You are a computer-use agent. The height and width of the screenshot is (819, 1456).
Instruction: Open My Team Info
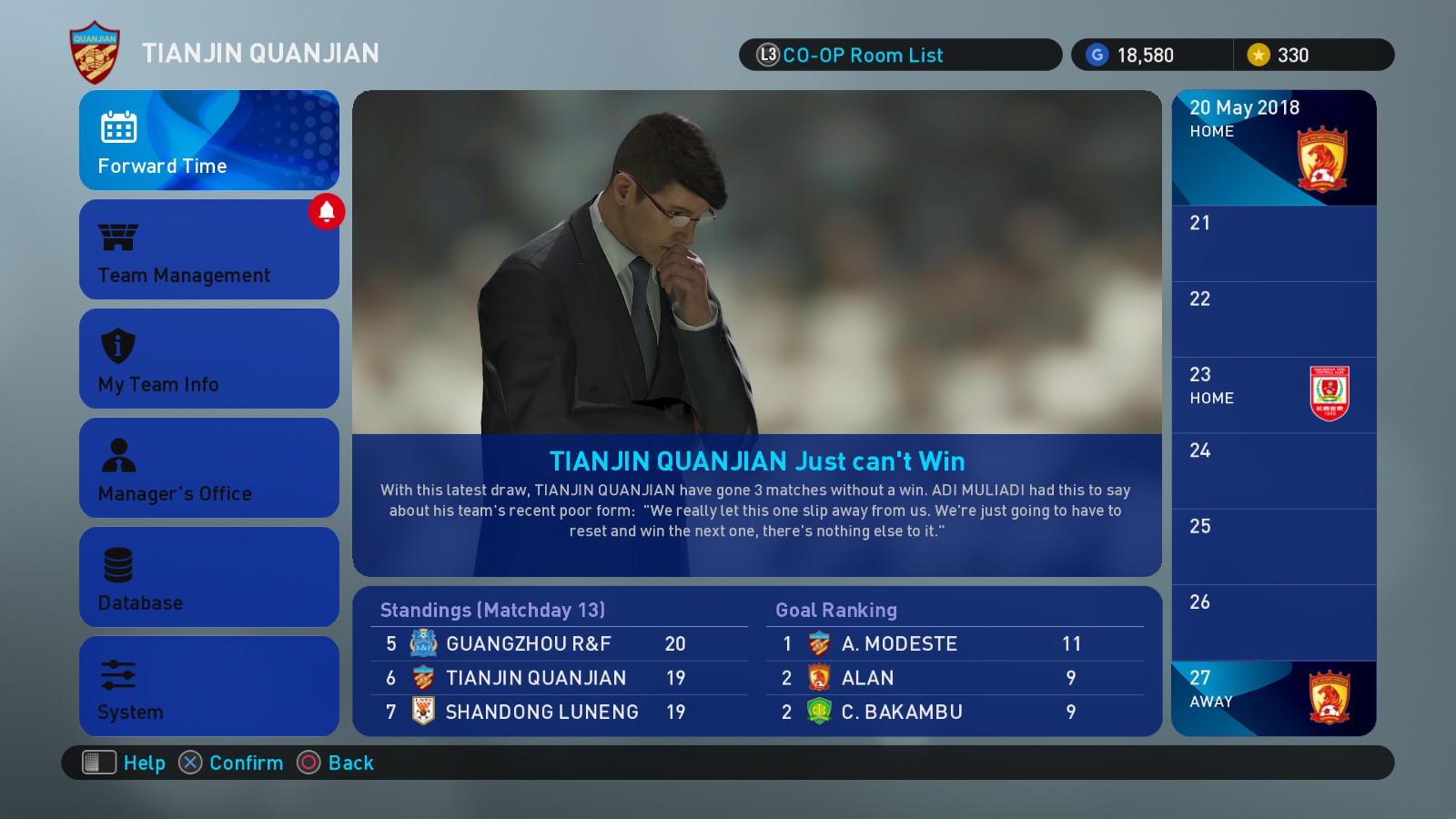pos(208,359)
